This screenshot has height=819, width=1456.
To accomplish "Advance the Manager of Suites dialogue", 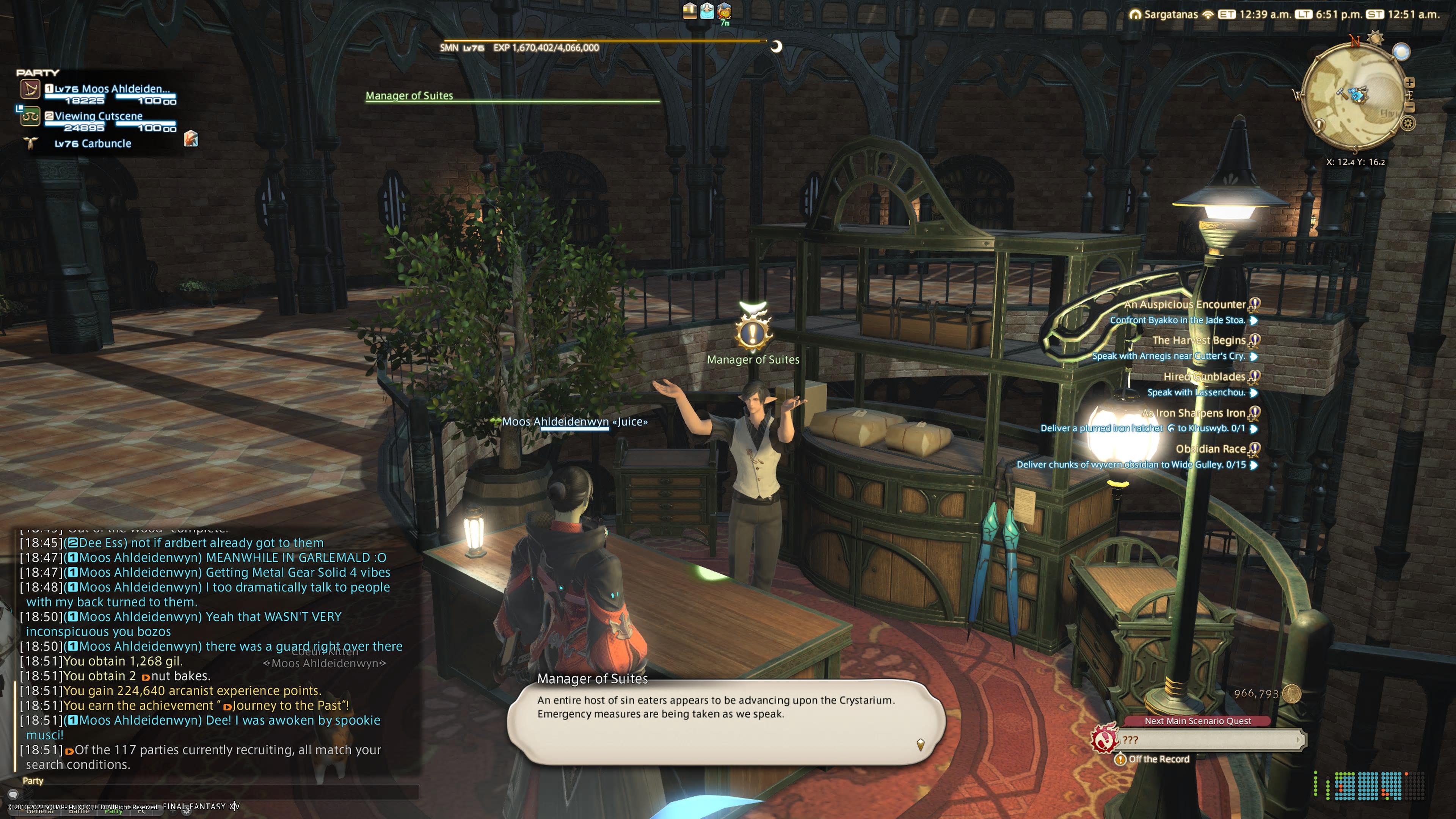I will tap(920, 744).
